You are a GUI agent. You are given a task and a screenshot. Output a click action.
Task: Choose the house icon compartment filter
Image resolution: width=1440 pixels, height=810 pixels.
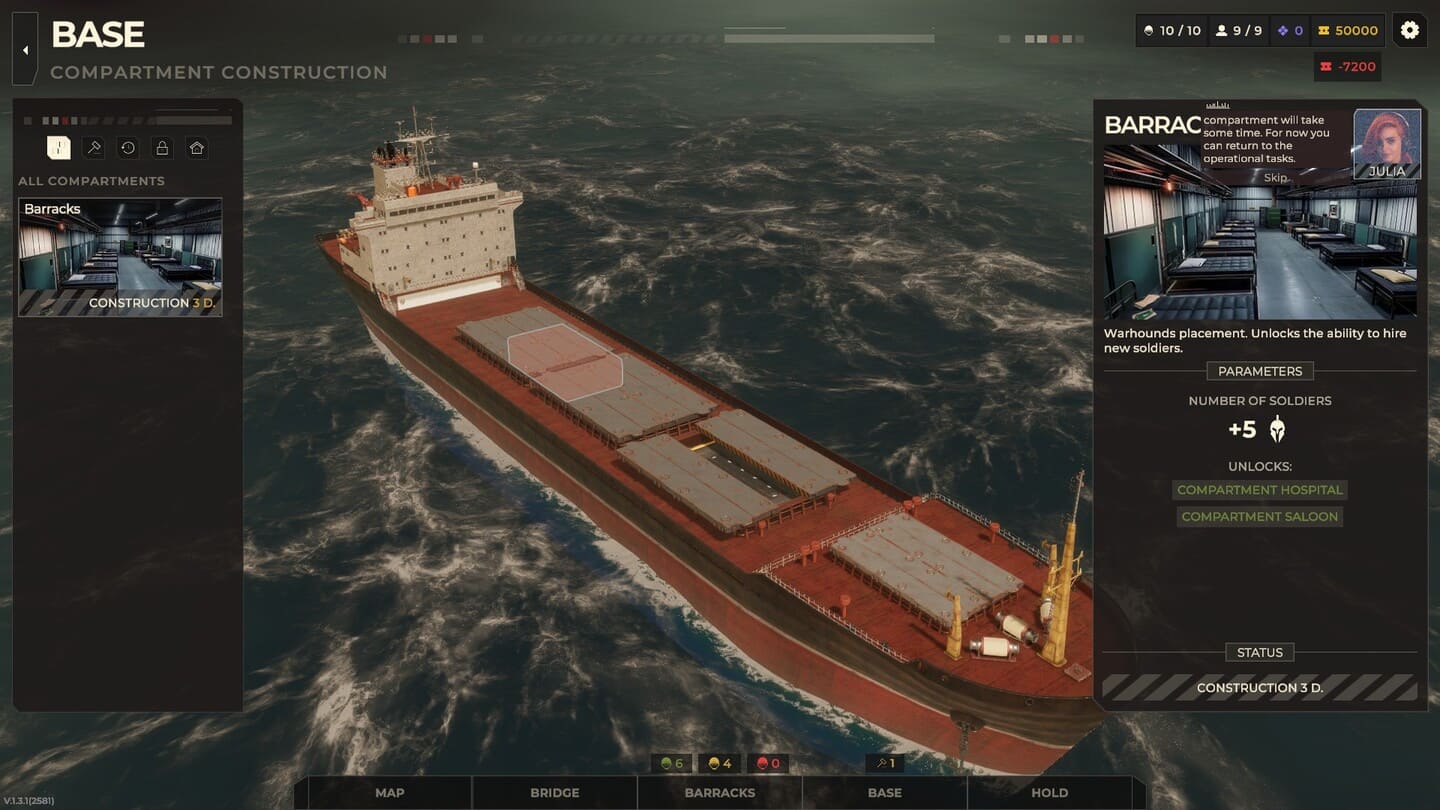tap(197, 148)
